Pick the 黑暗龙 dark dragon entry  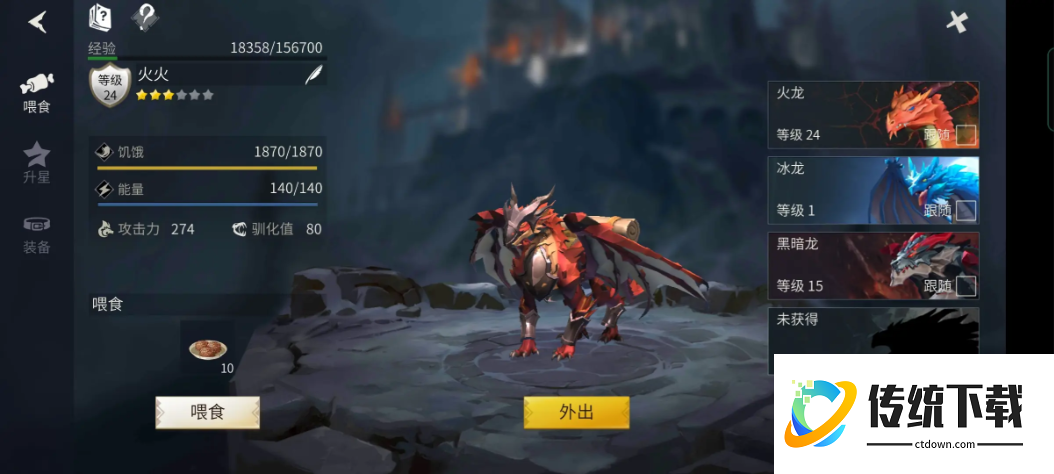850,266
